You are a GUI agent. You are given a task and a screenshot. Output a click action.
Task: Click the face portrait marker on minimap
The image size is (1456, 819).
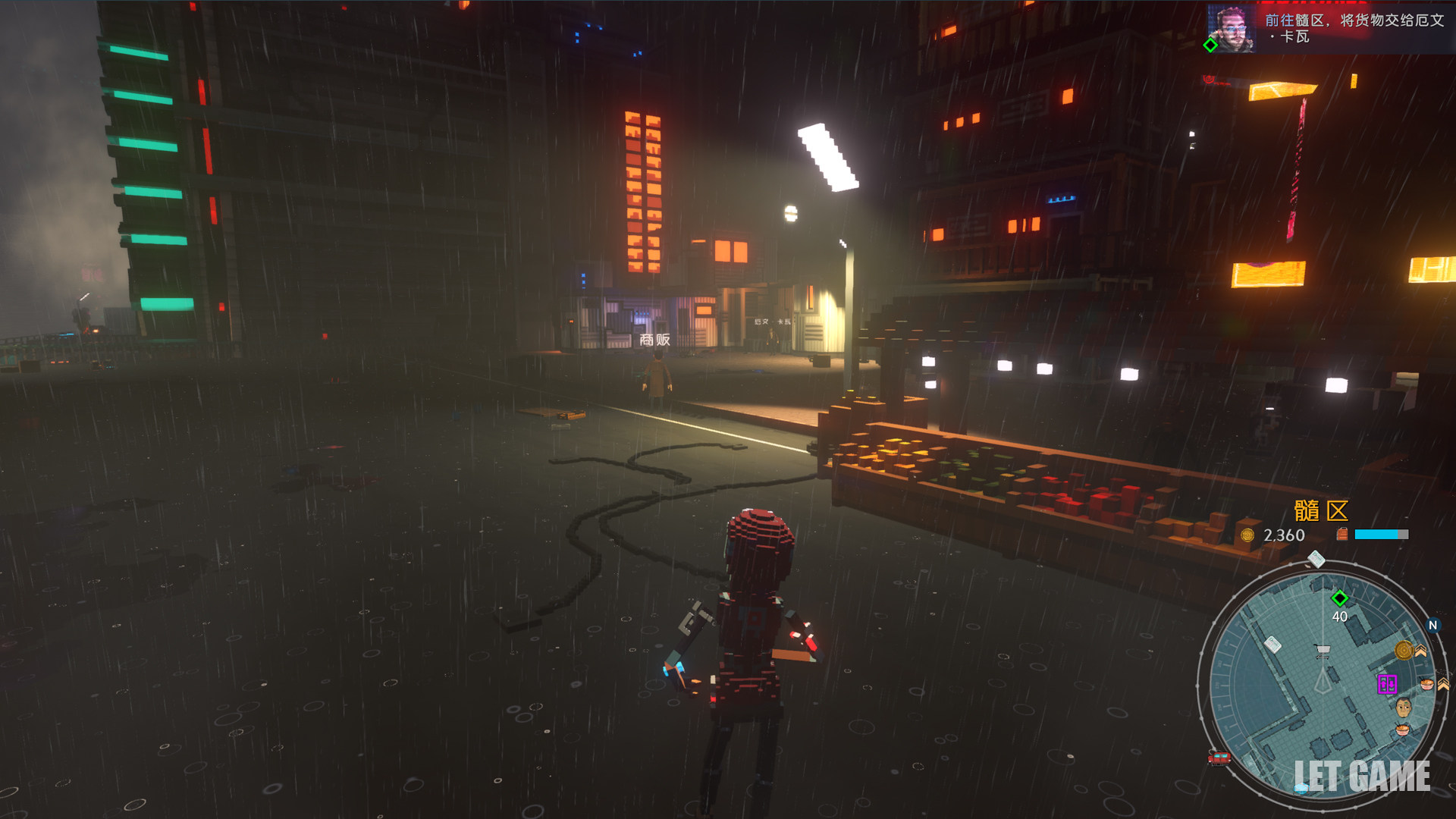coord(1404,707)
